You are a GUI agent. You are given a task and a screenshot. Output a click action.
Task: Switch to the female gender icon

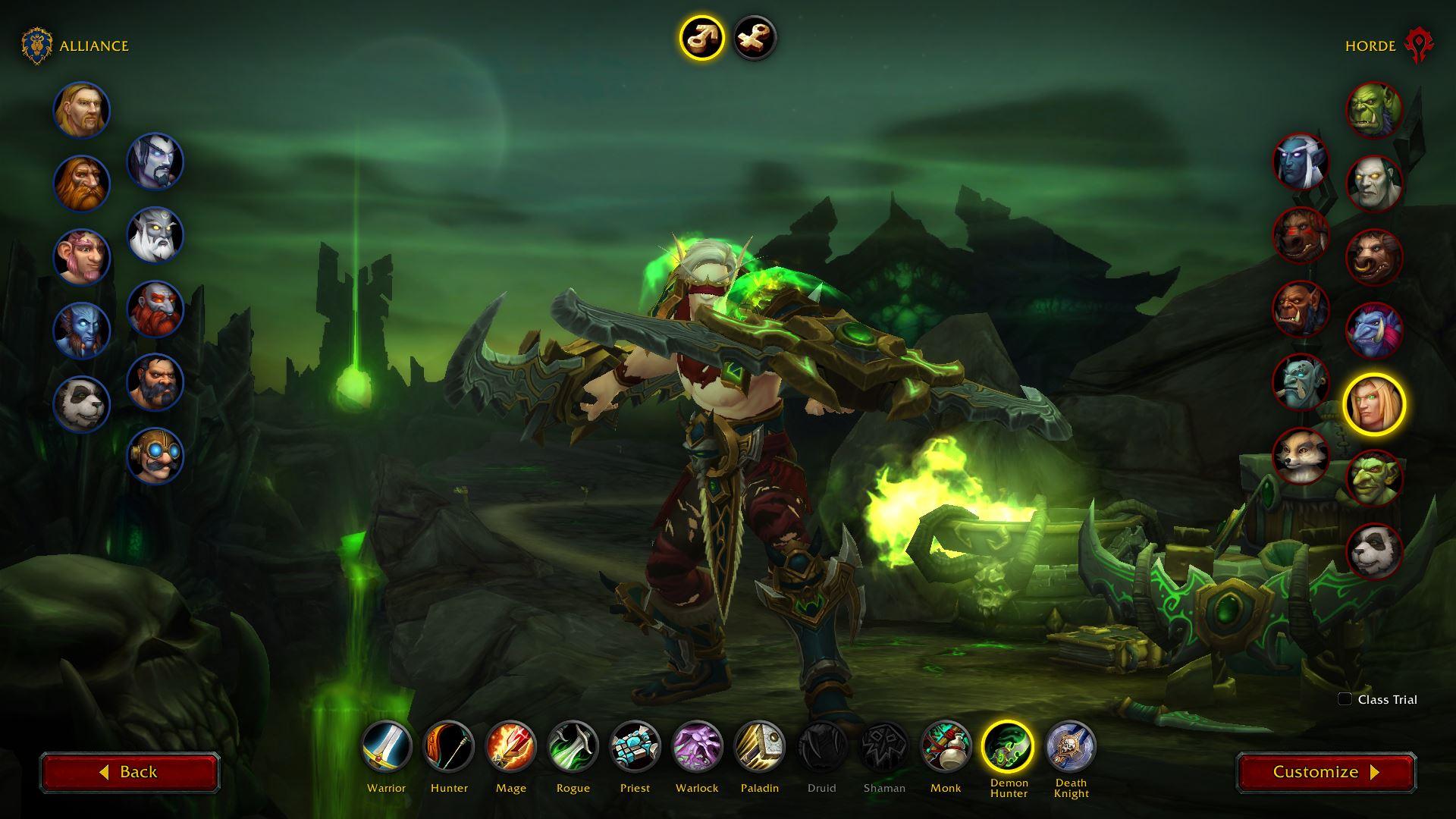[x=755, y=38]
